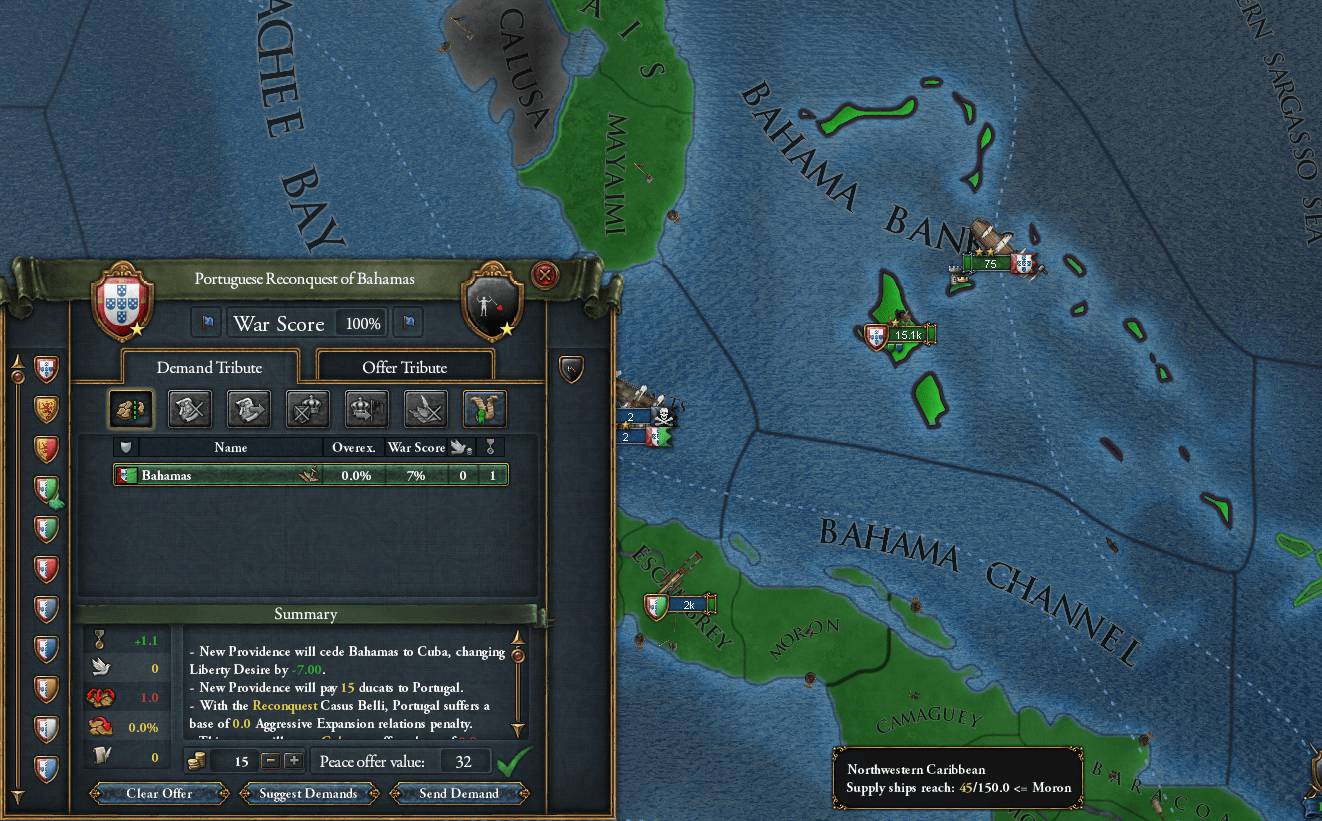Close the peace negotiation window

pyautogui.click(x=544, y=275)
